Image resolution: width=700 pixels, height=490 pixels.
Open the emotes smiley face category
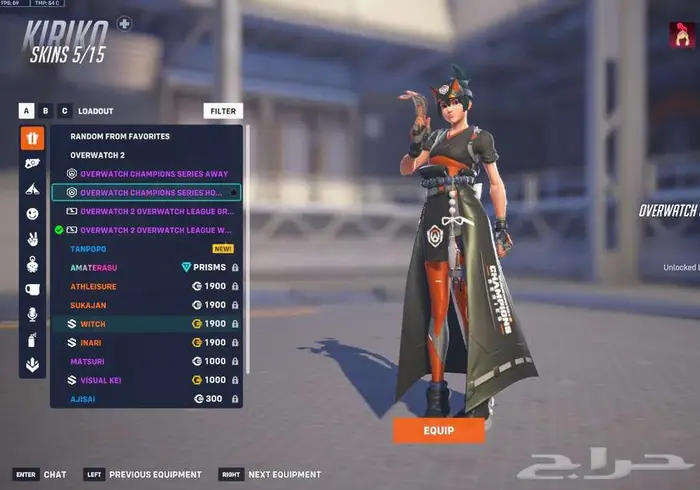tap(32, 214)
